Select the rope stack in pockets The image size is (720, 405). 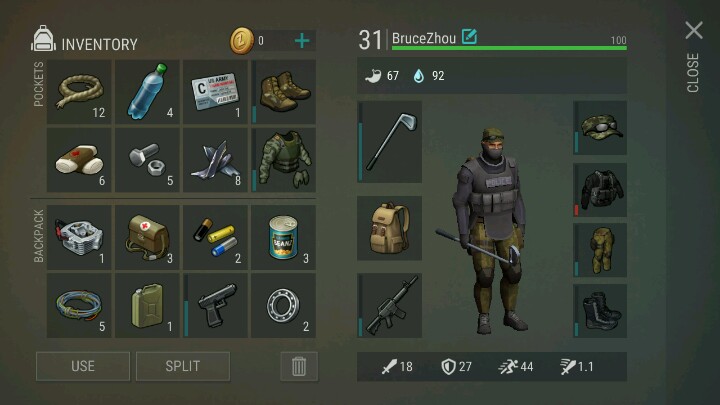tap(80, 91)
